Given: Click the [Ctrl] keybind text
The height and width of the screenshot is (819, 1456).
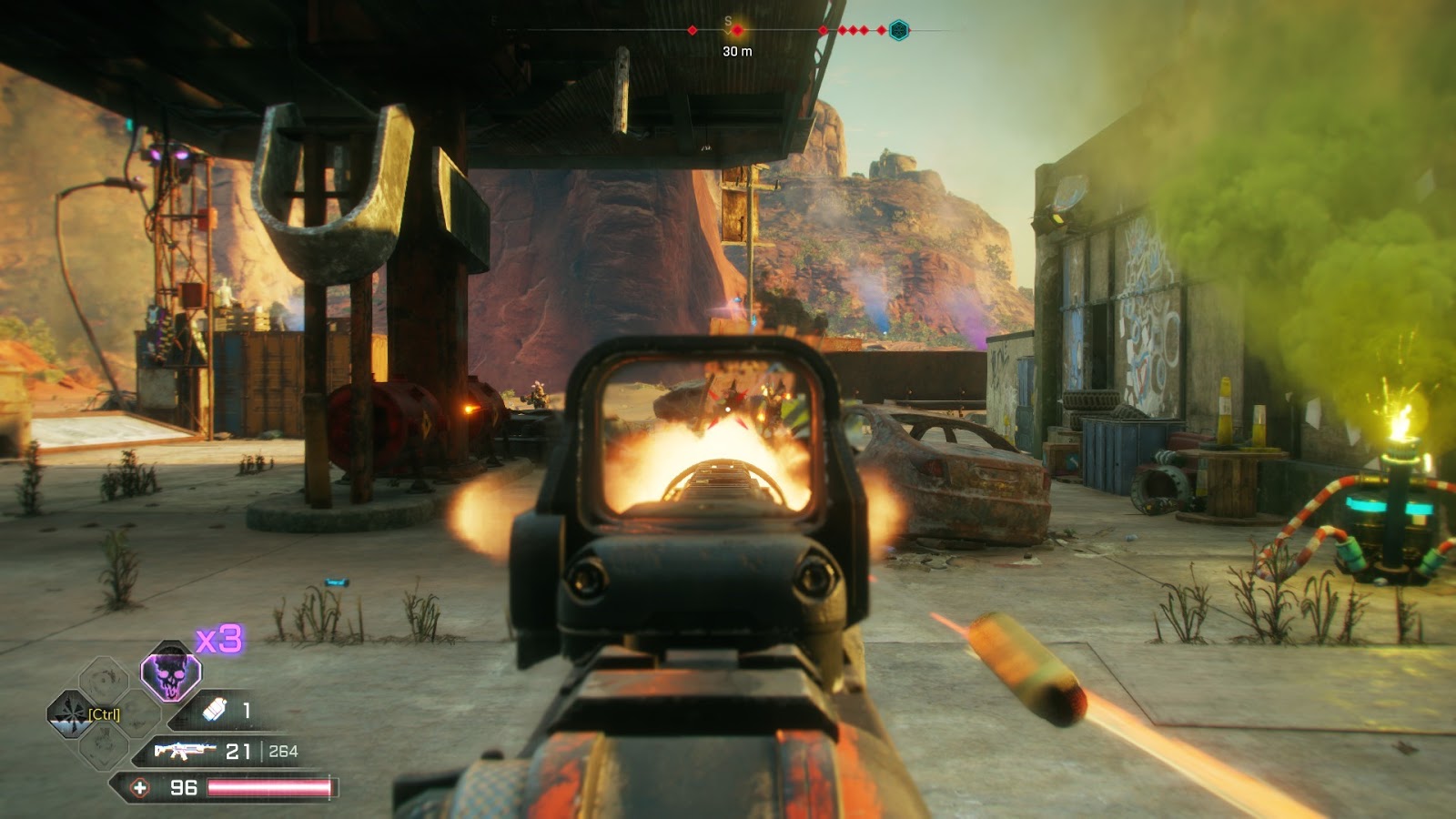Looking at the screenshot, I should [105, 714].
